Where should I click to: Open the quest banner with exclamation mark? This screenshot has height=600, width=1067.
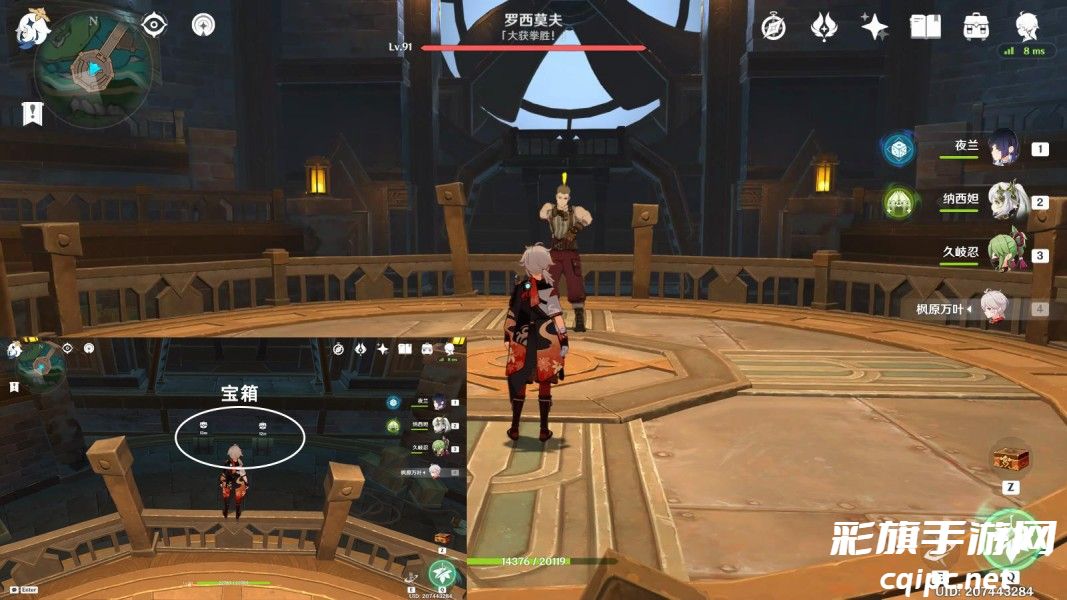click(x=32, y=114)
